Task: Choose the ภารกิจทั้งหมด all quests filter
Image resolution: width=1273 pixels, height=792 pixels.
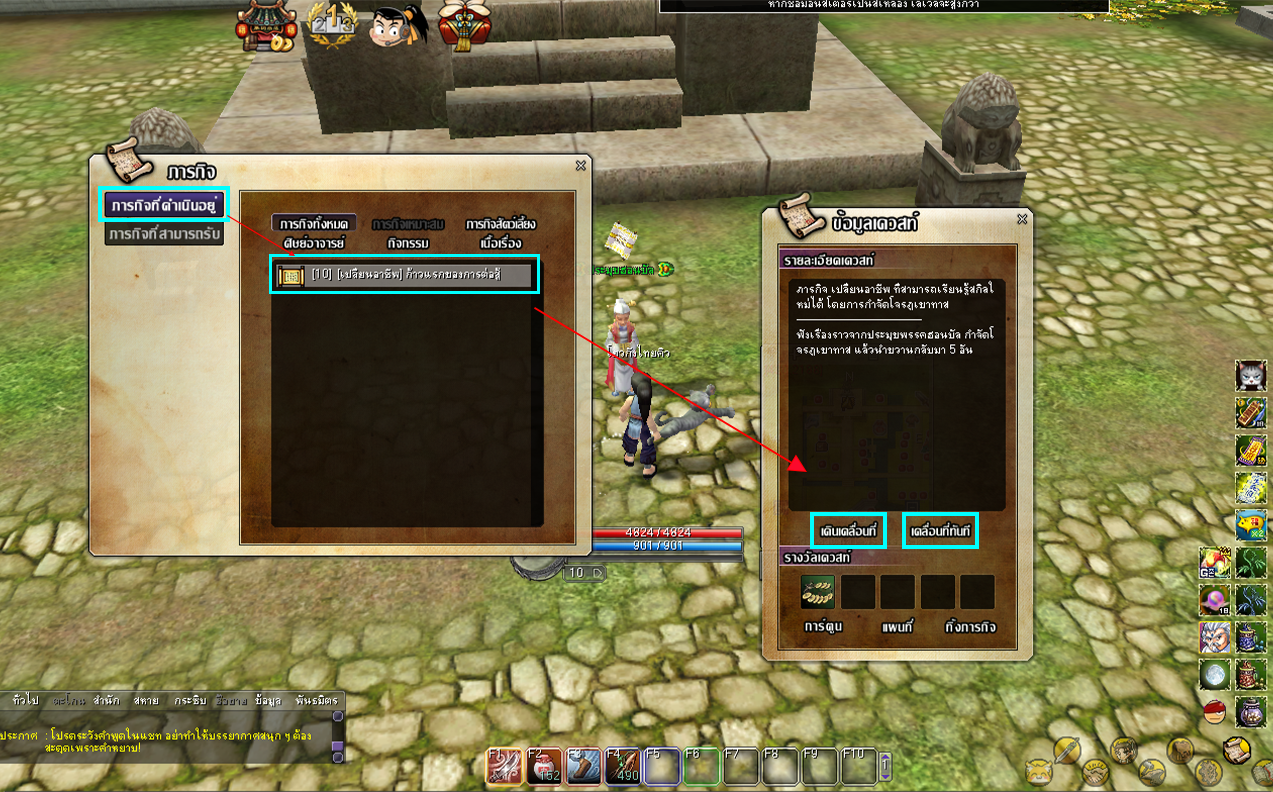Action: [313, 224]
